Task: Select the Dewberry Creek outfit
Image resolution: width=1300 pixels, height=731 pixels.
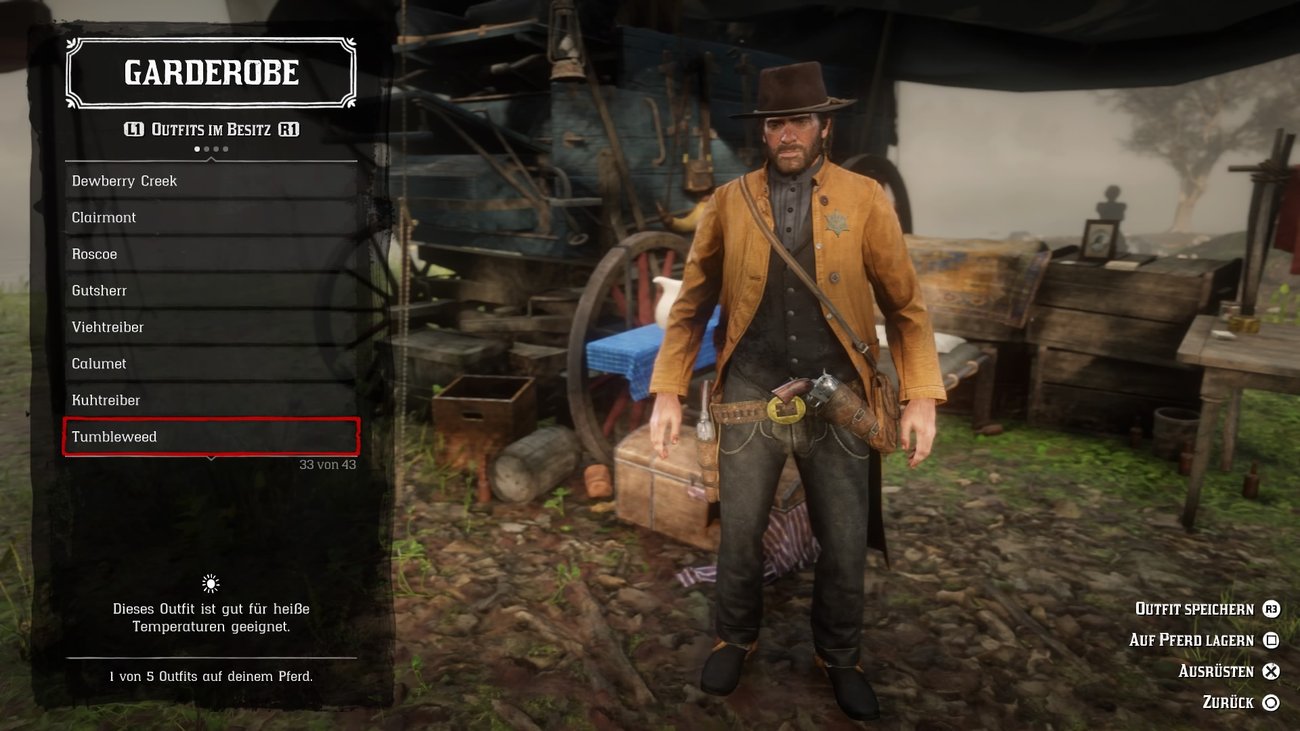Action: pyautogui.click(x=124, y=180)
